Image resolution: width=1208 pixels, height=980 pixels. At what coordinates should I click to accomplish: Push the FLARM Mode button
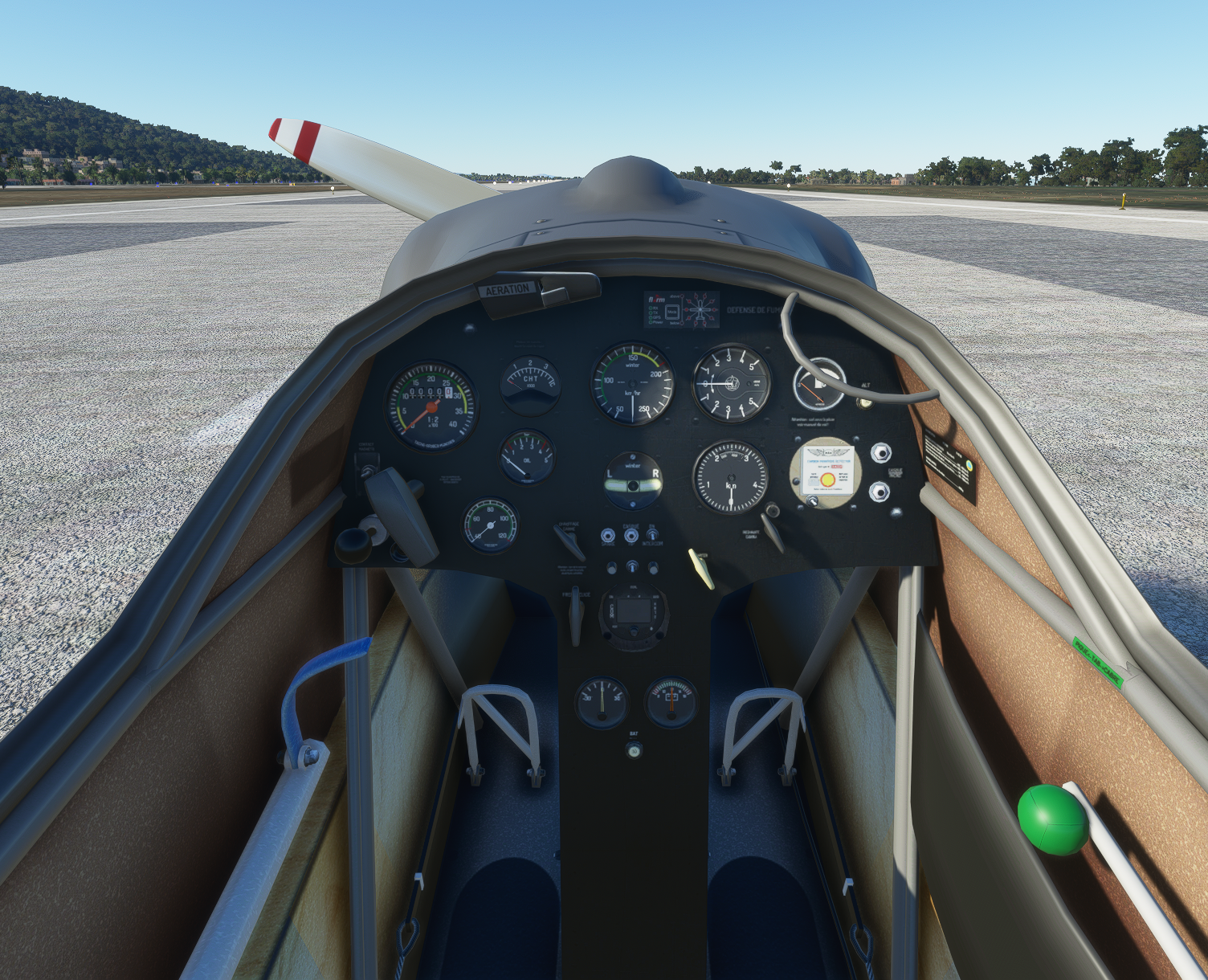coord(673,310)
